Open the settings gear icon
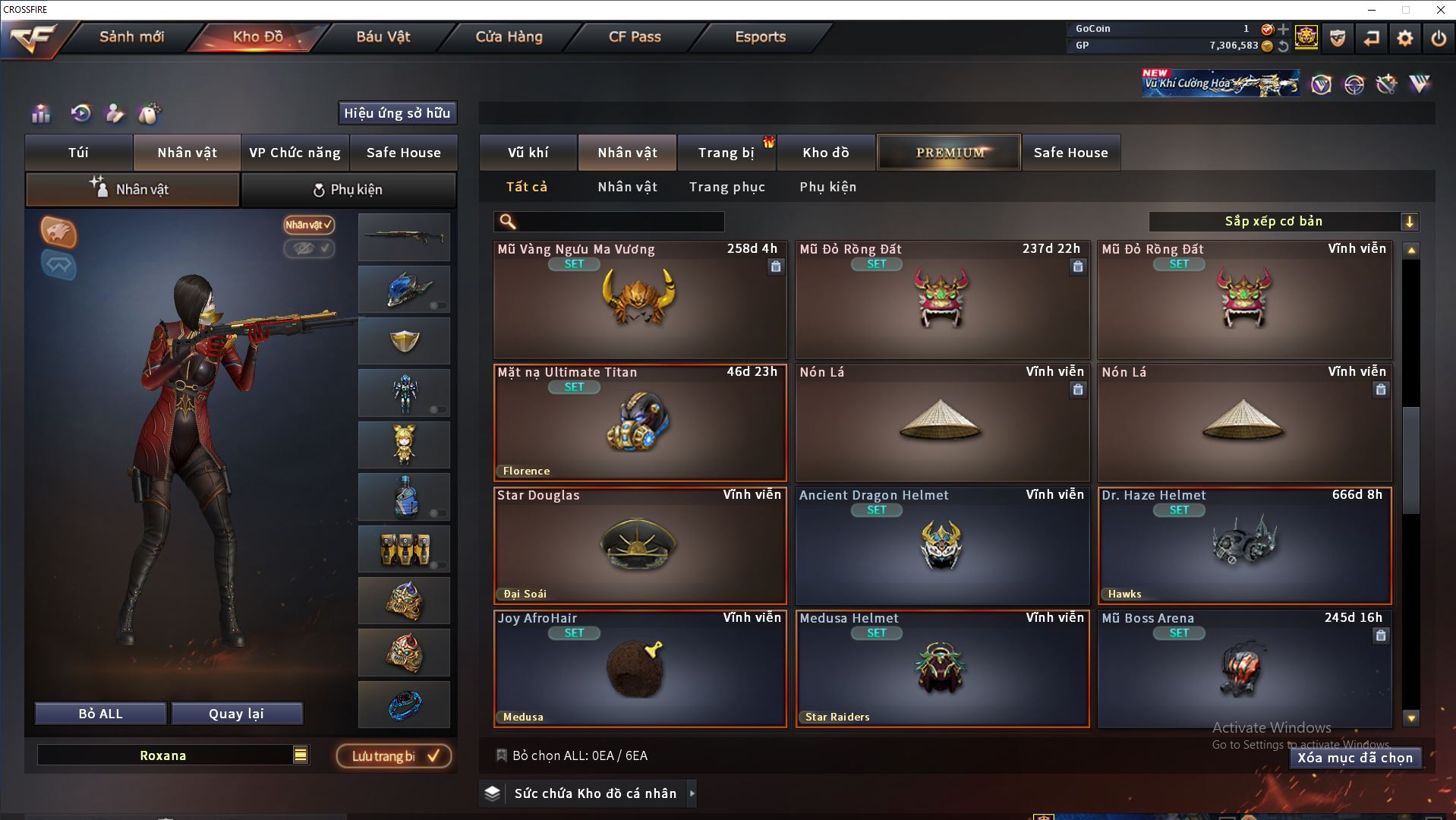This screenshot has width=1456, height=820. [x=1404, y=38]
